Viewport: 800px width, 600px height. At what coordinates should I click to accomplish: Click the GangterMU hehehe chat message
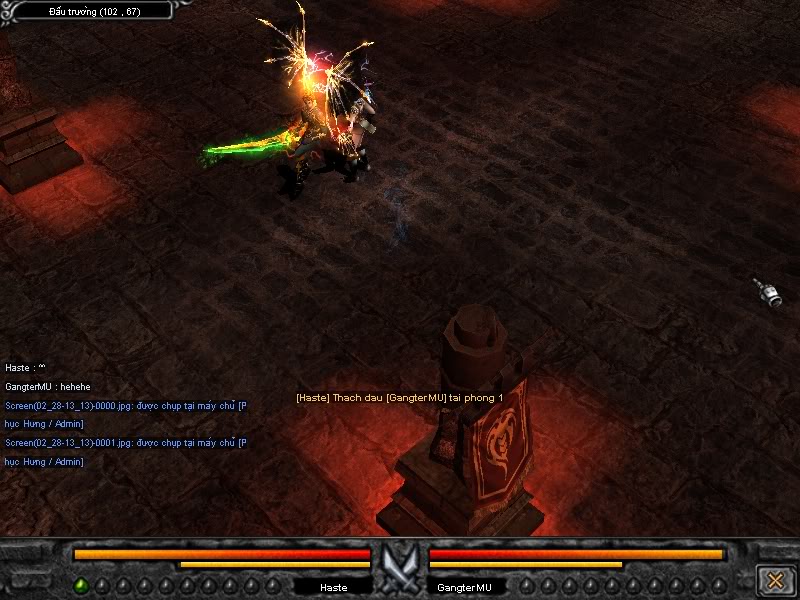tap(47, 386)
